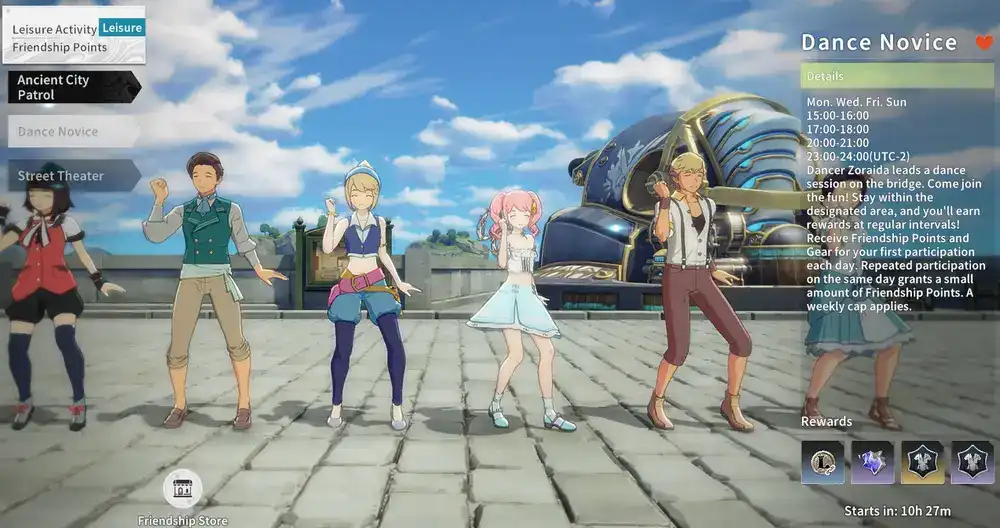The width and height of the screenshot is (1000, 528).
Task: Toggle the heart favorite icon beside Dance Novice
Action: coord(982,43)
